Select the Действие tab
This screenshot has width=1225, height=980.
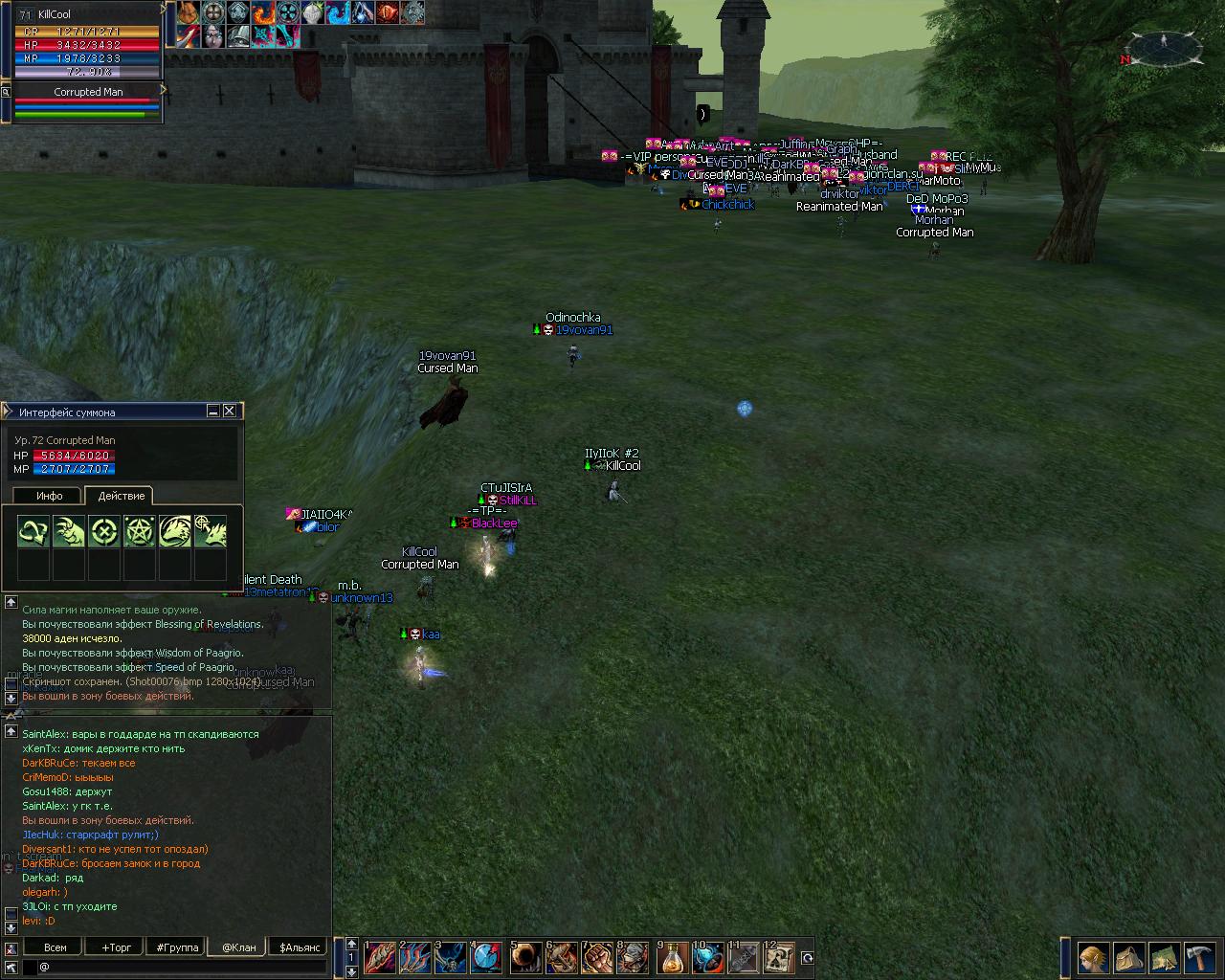pyautogui.click(x=122, y=496)
